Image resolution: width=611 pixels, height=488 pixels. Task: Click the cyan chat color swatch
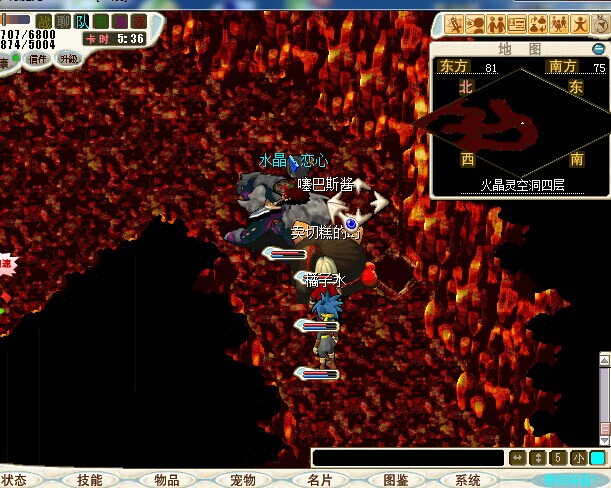(597, 458)
